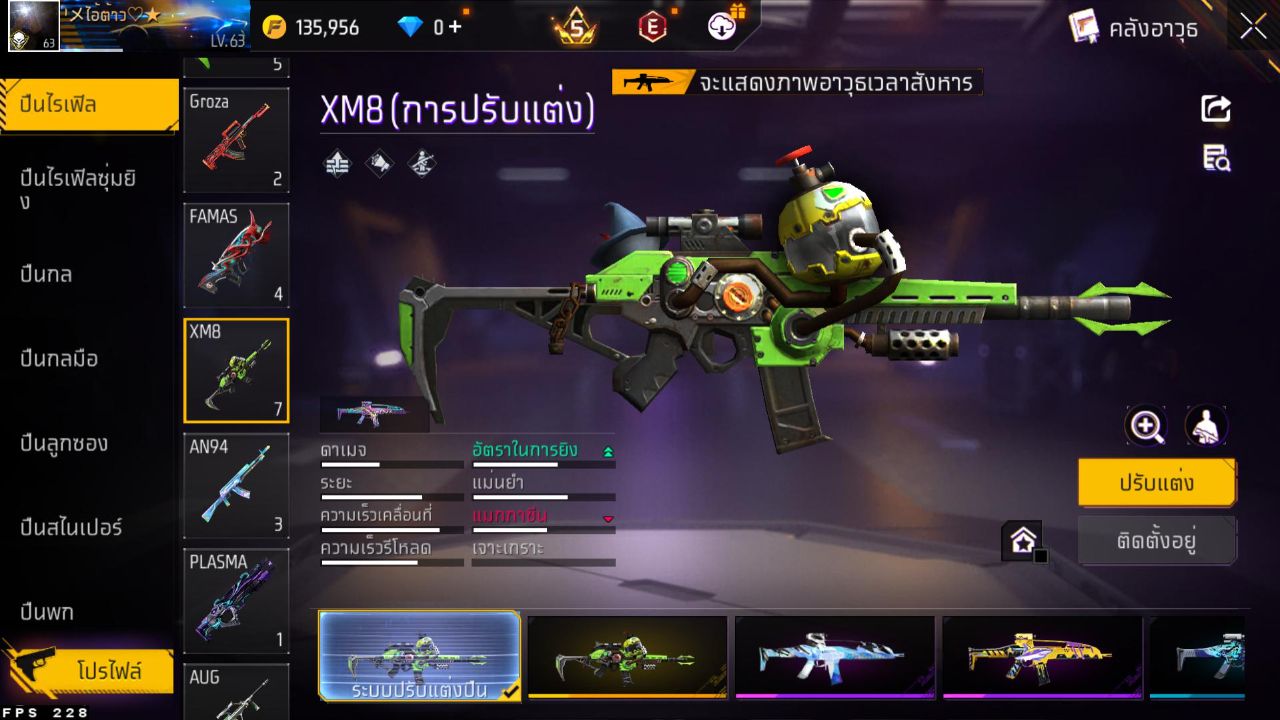Click the level 5 badge icon
The image size is (1280, 720).
[572, 26]
